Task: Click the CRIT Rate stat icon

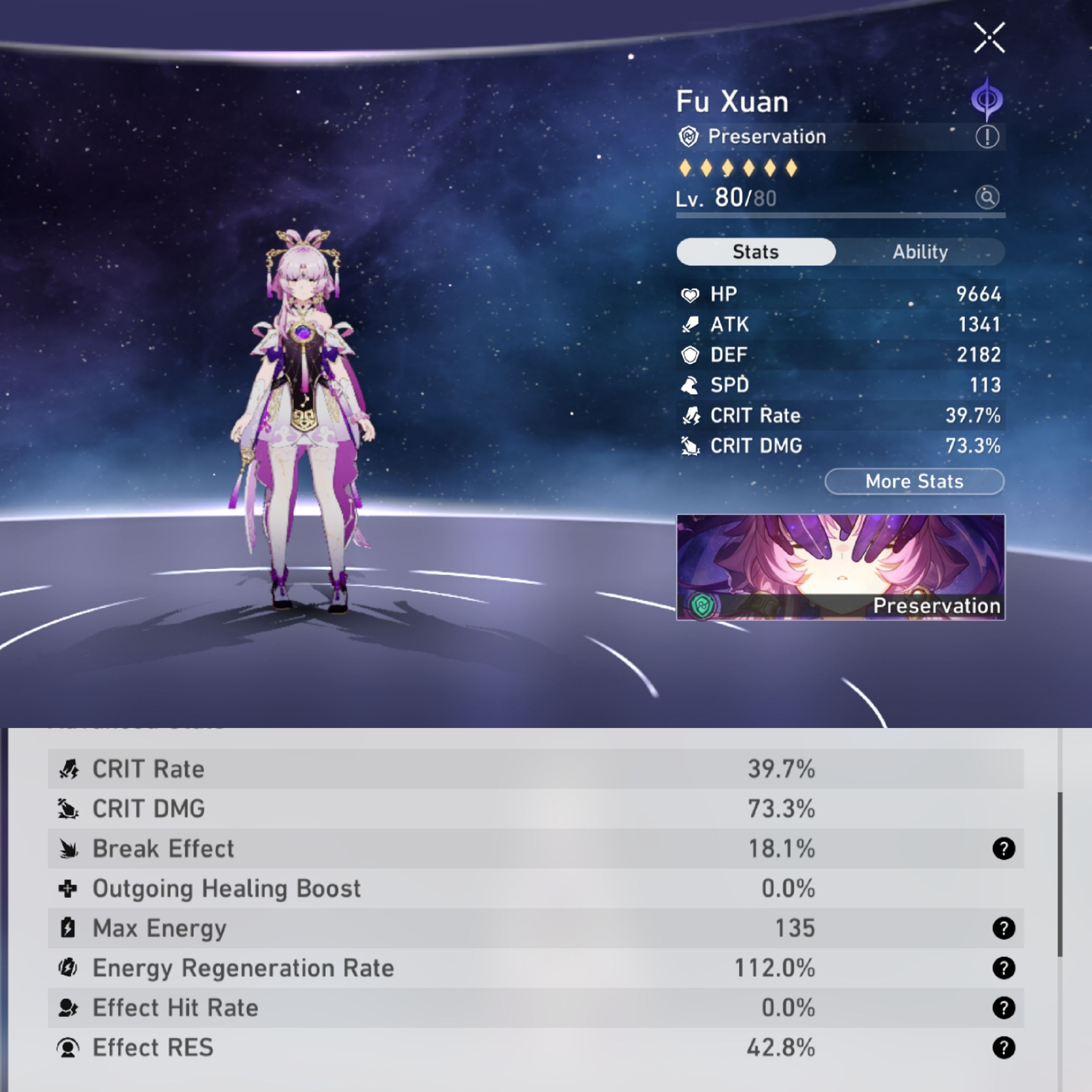Action: tap(691, 416)
